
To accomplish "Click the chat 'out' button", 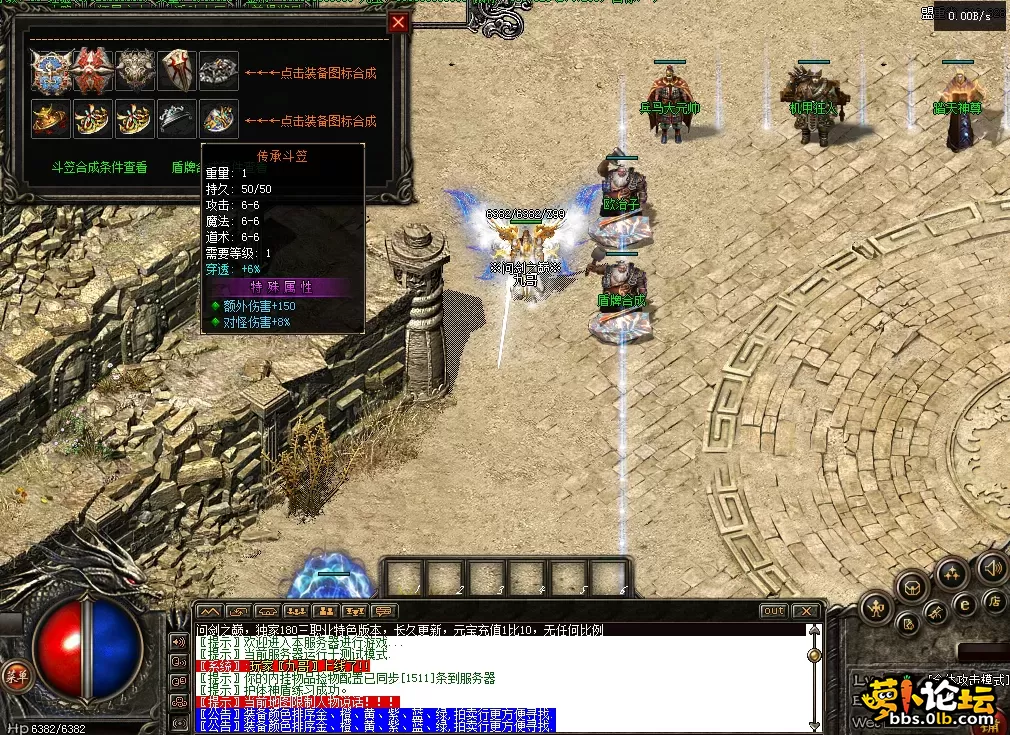I will pyautogui.click(x=773, y=611).
